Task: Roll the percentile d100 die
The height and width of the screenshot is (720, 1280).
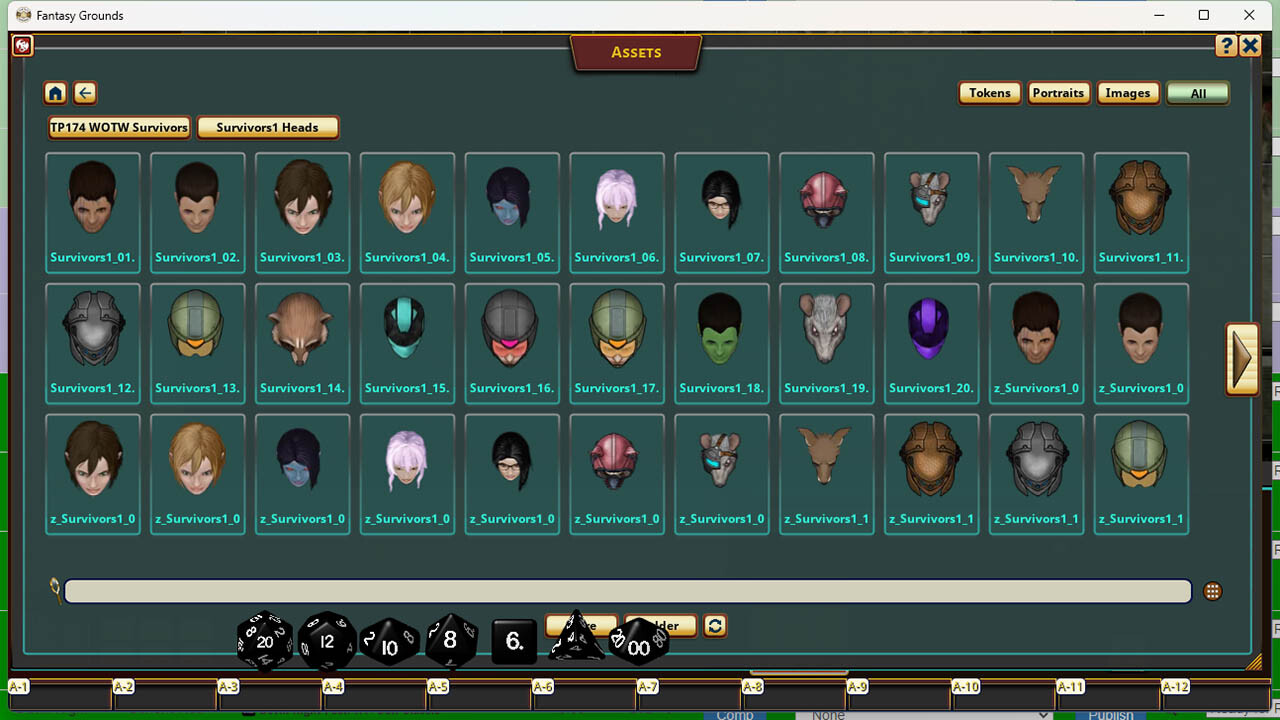Action: (x=637, y=647)
